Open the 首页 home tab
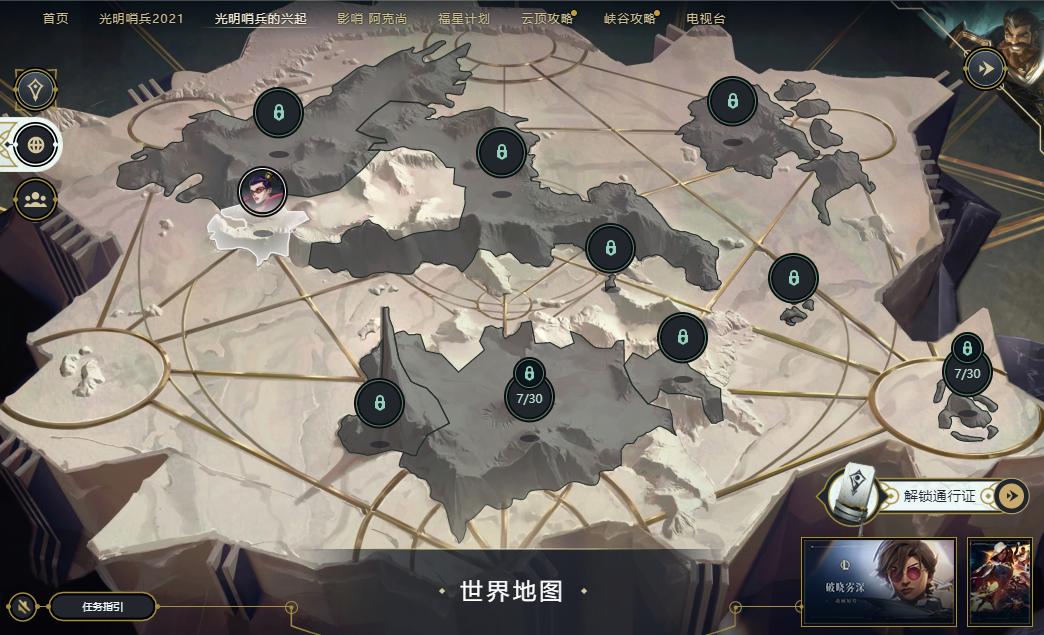This screenshot has width=1044, height=635. [56, 19]
